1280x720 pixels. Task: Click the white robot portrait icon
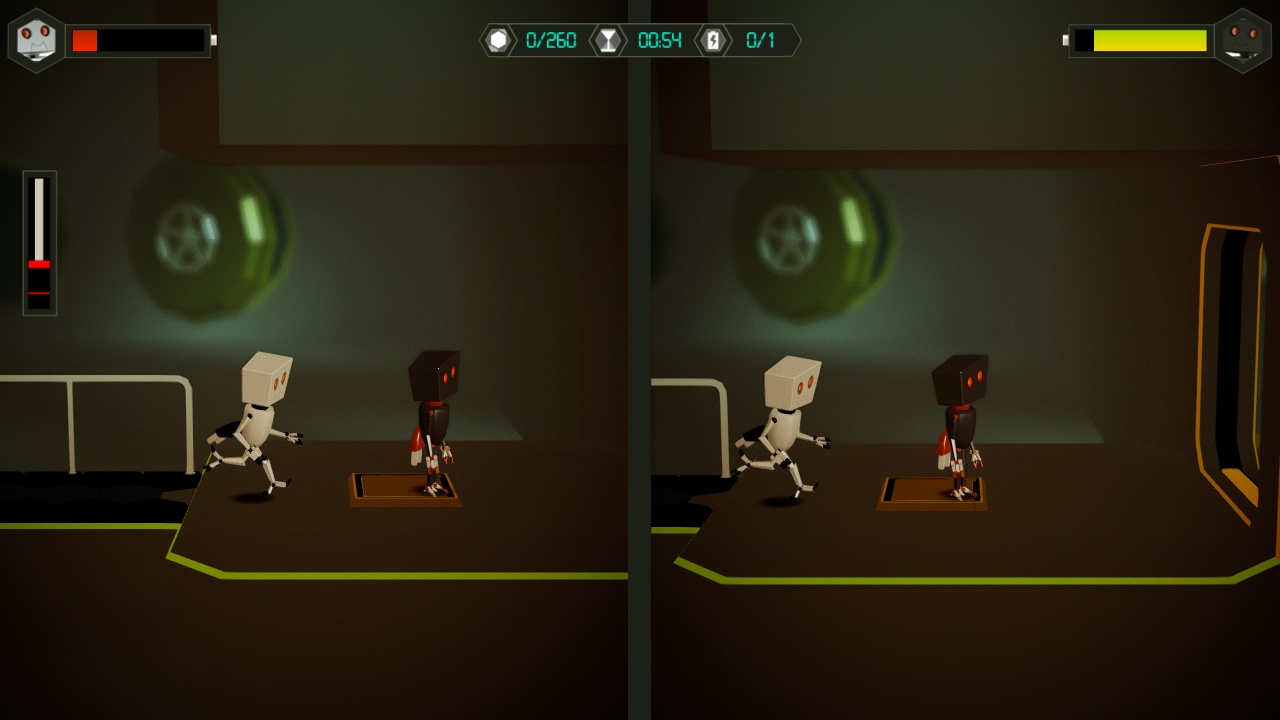click(34, 41)
